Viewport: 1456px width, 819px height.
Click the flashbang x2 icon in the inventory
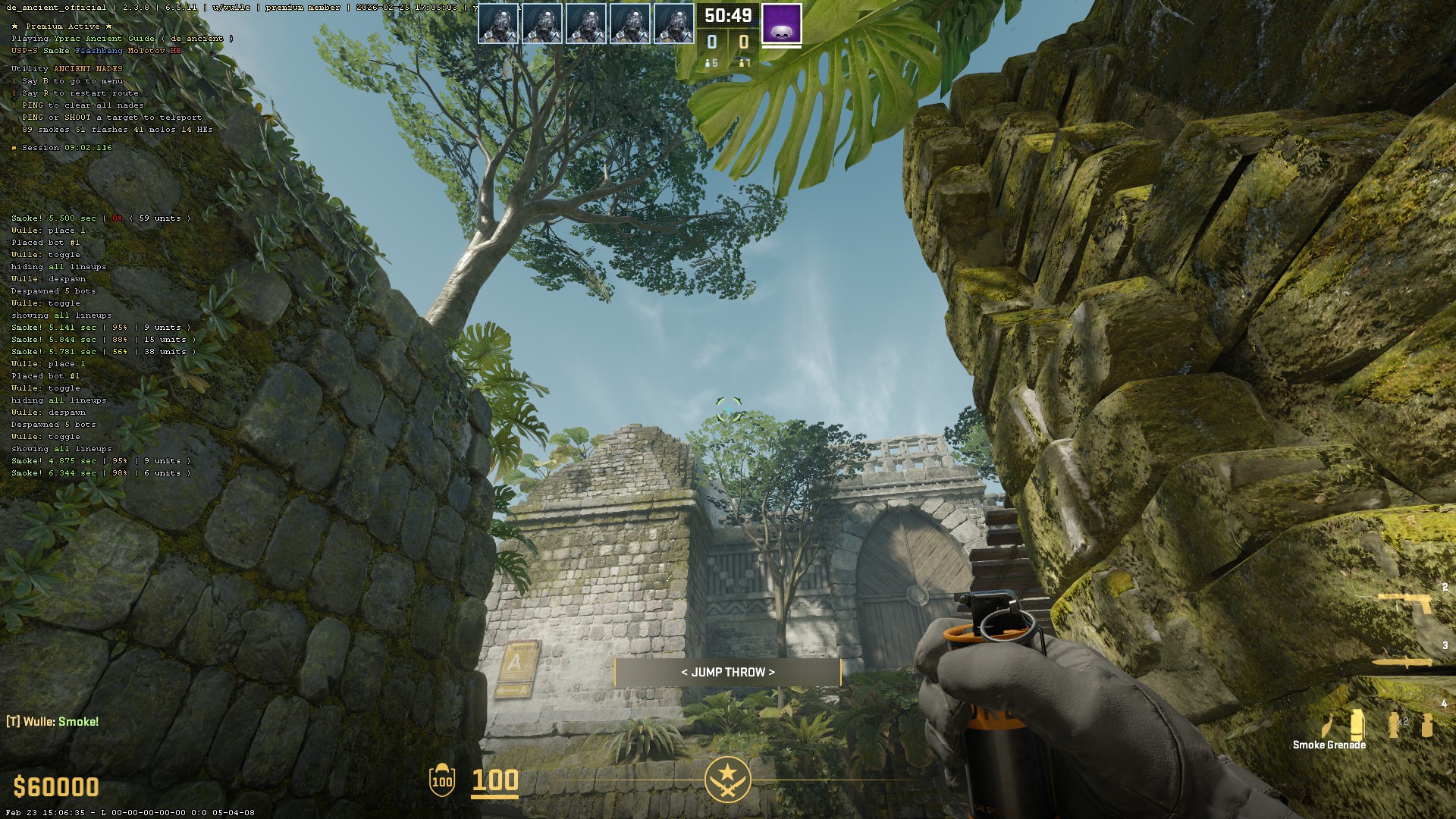(1393, 724)
